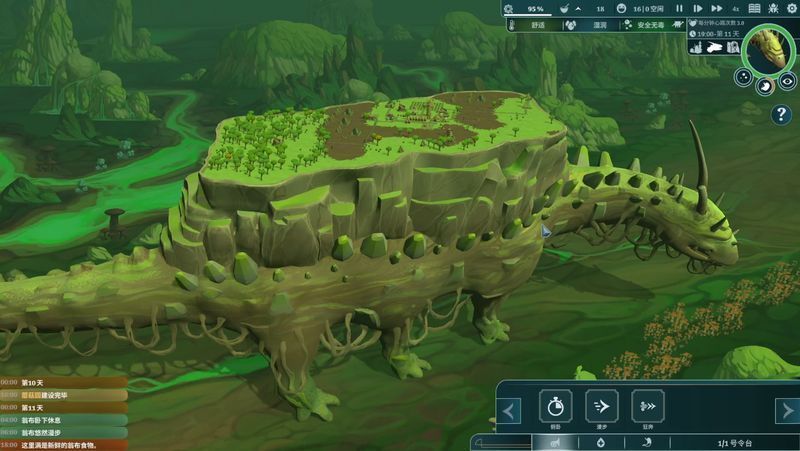The width and height of the screenshot is (800, 451).
Task: Switch to fast-forward speed
Action: 715,8
